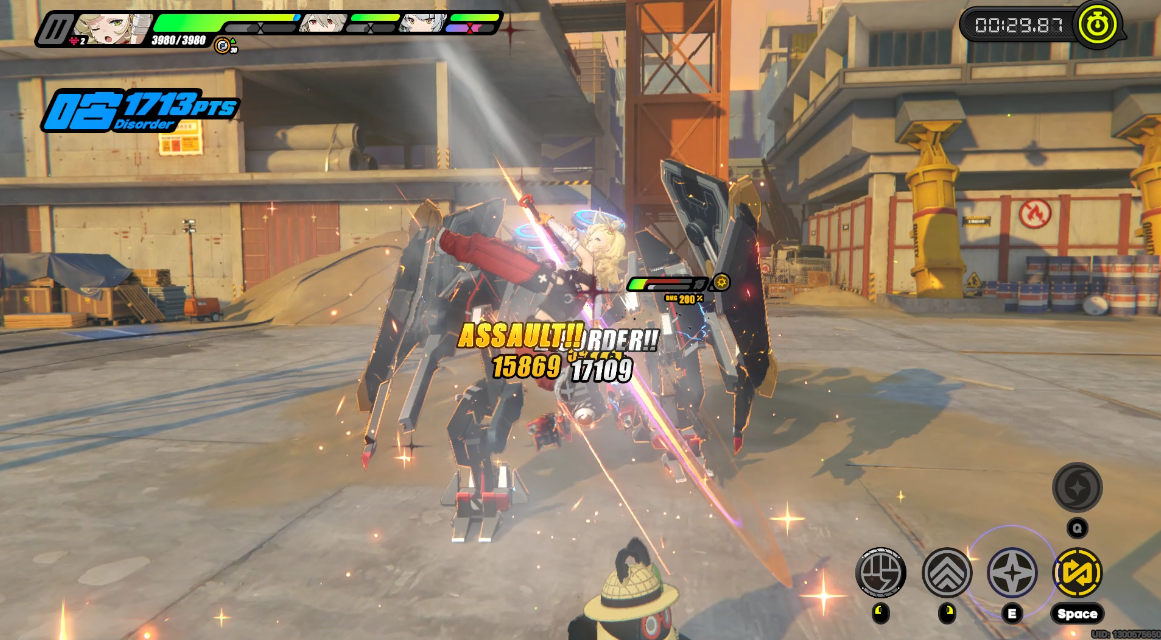This screenshot has width=1161, height=640.
Task: Activate the chevron dodge button
Action: [x=946, y=573]
